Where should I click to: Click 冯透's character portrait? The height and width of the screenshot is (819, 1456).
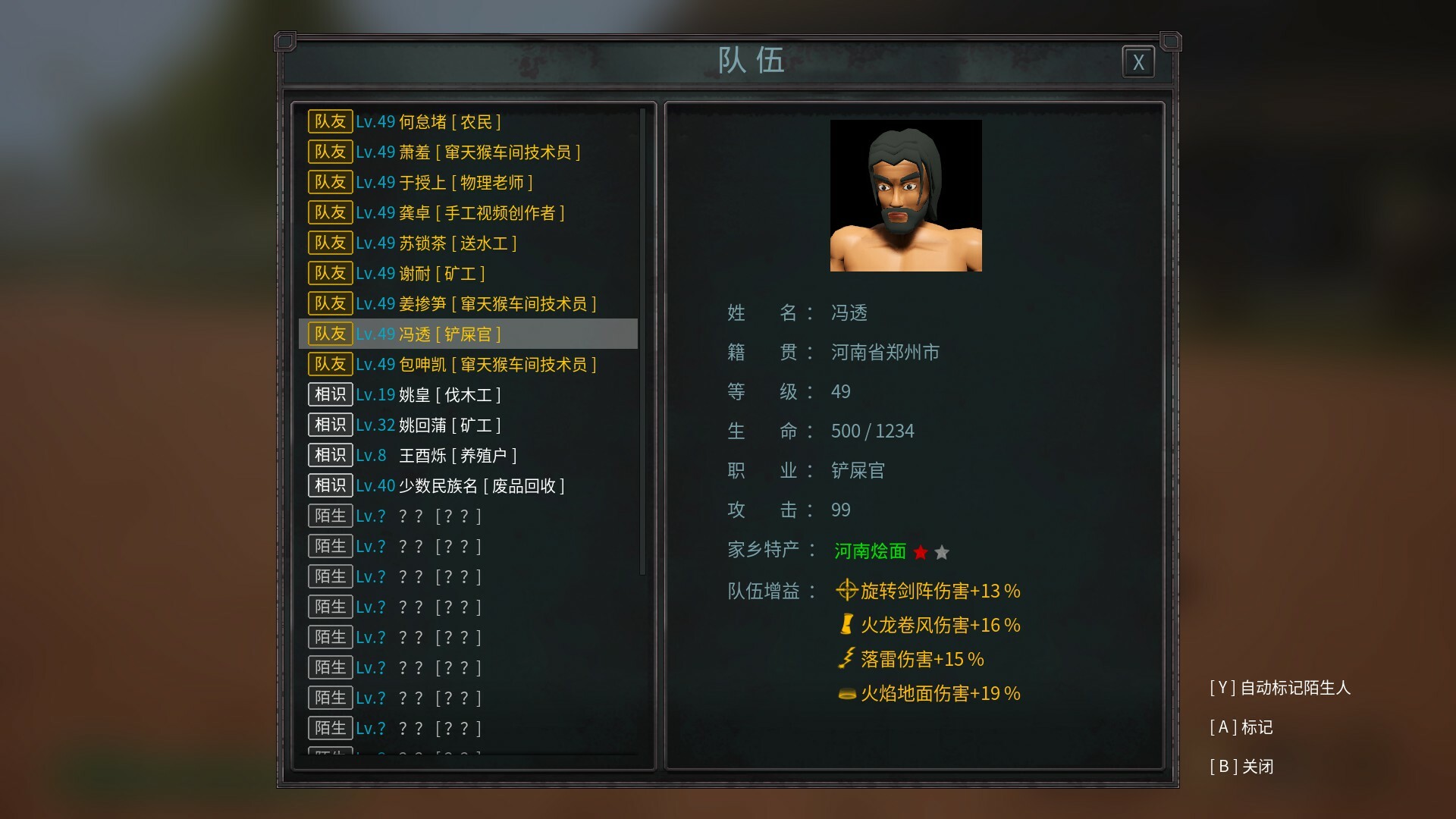[905, 196]
